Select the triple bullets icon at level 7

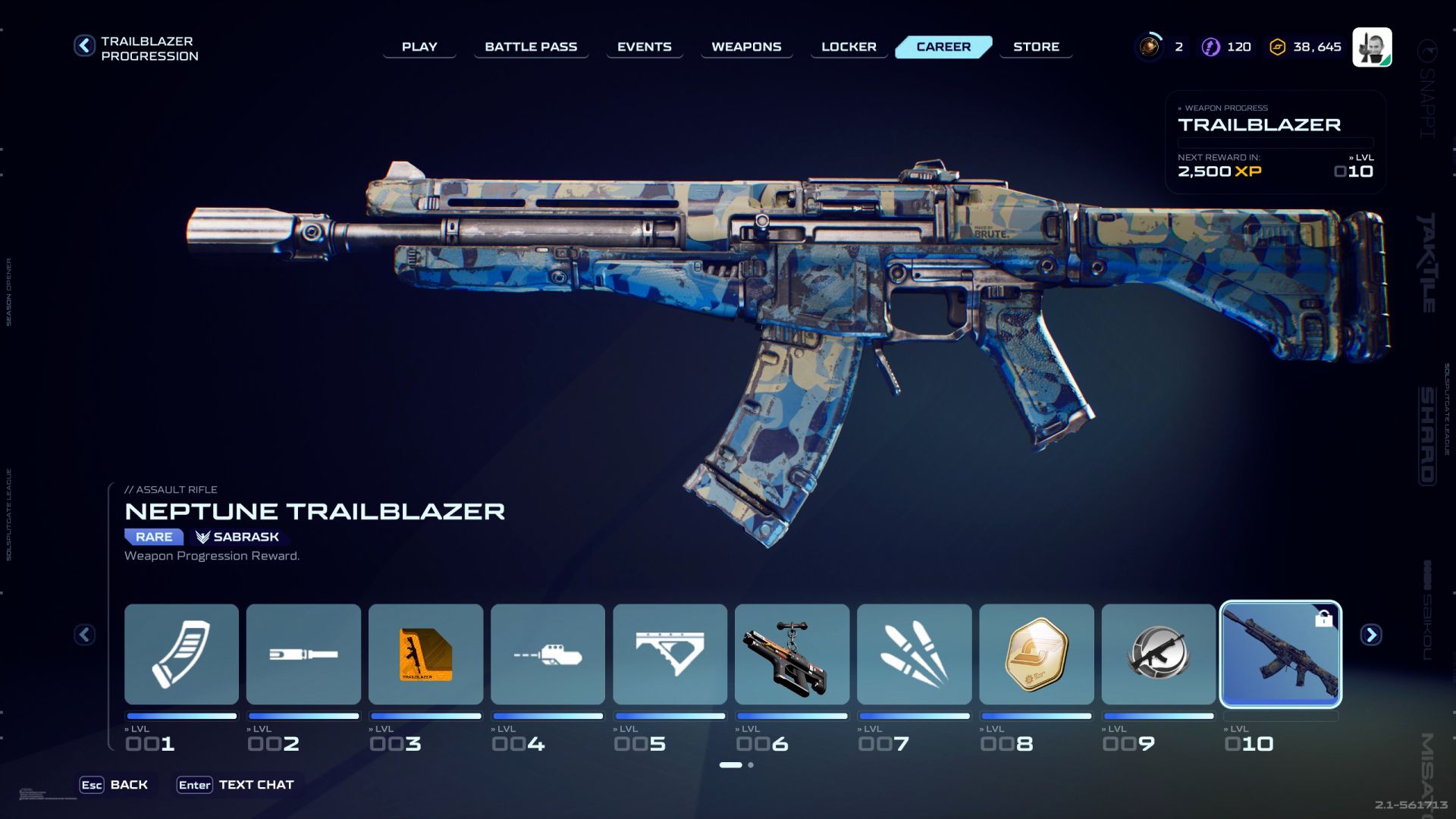915,654
